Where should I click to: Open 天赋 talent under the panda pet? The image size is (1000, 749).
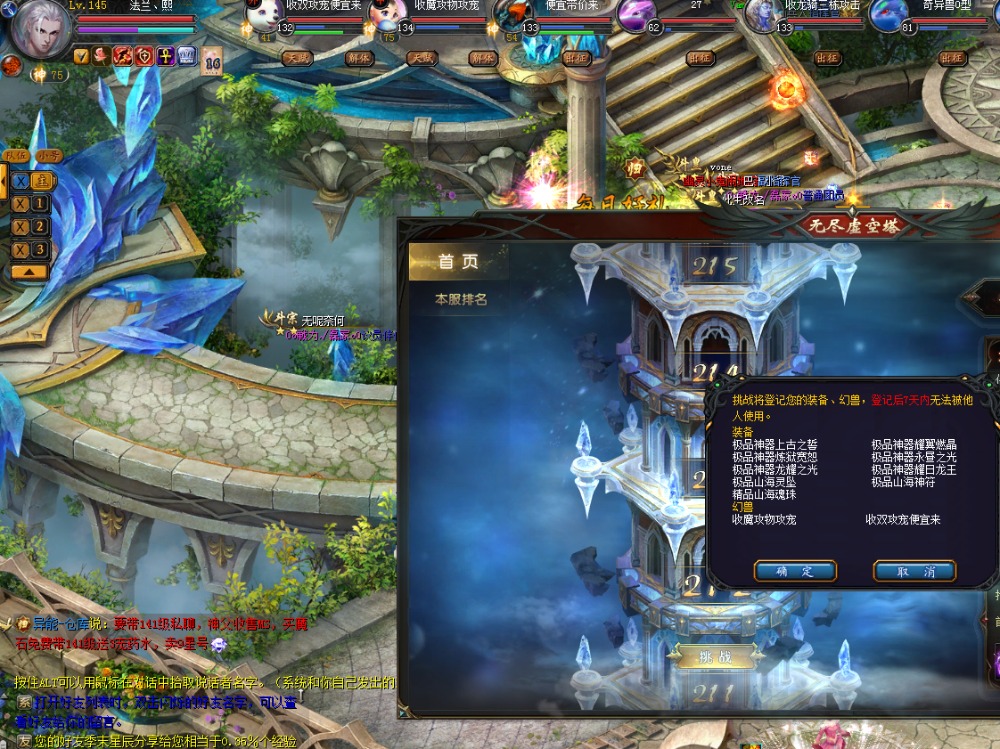coord(298,58)
